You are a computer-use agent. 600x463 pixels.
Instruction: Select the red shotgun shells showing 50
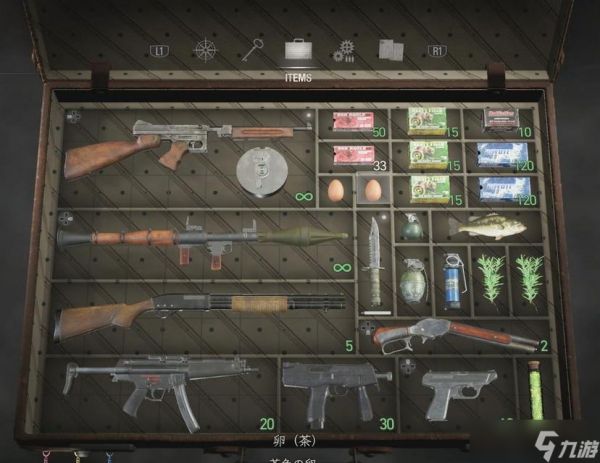tap(352, 122)
